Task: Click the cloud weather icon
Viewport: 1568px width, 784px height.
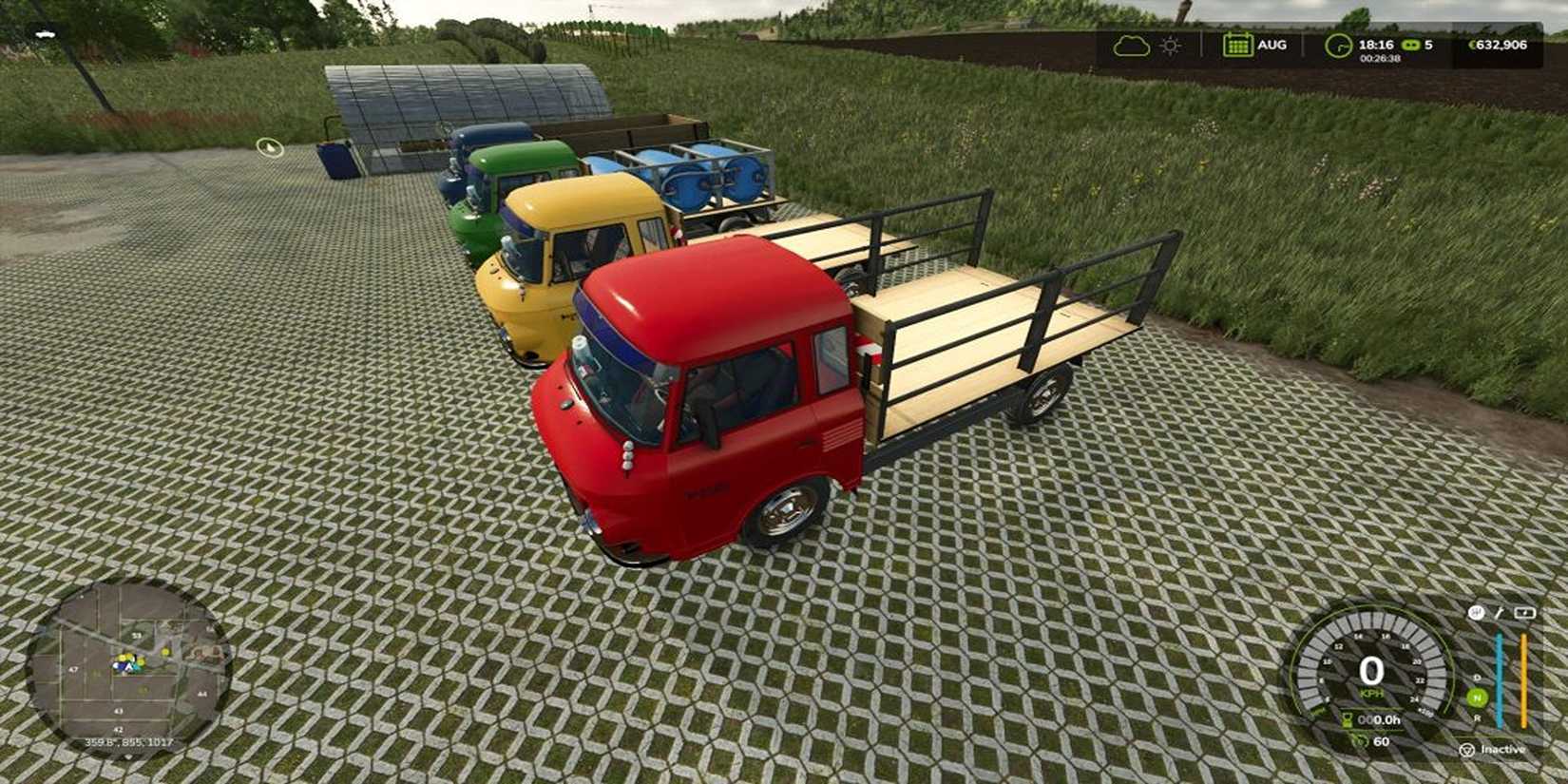Action: [x=1133, y=45]
